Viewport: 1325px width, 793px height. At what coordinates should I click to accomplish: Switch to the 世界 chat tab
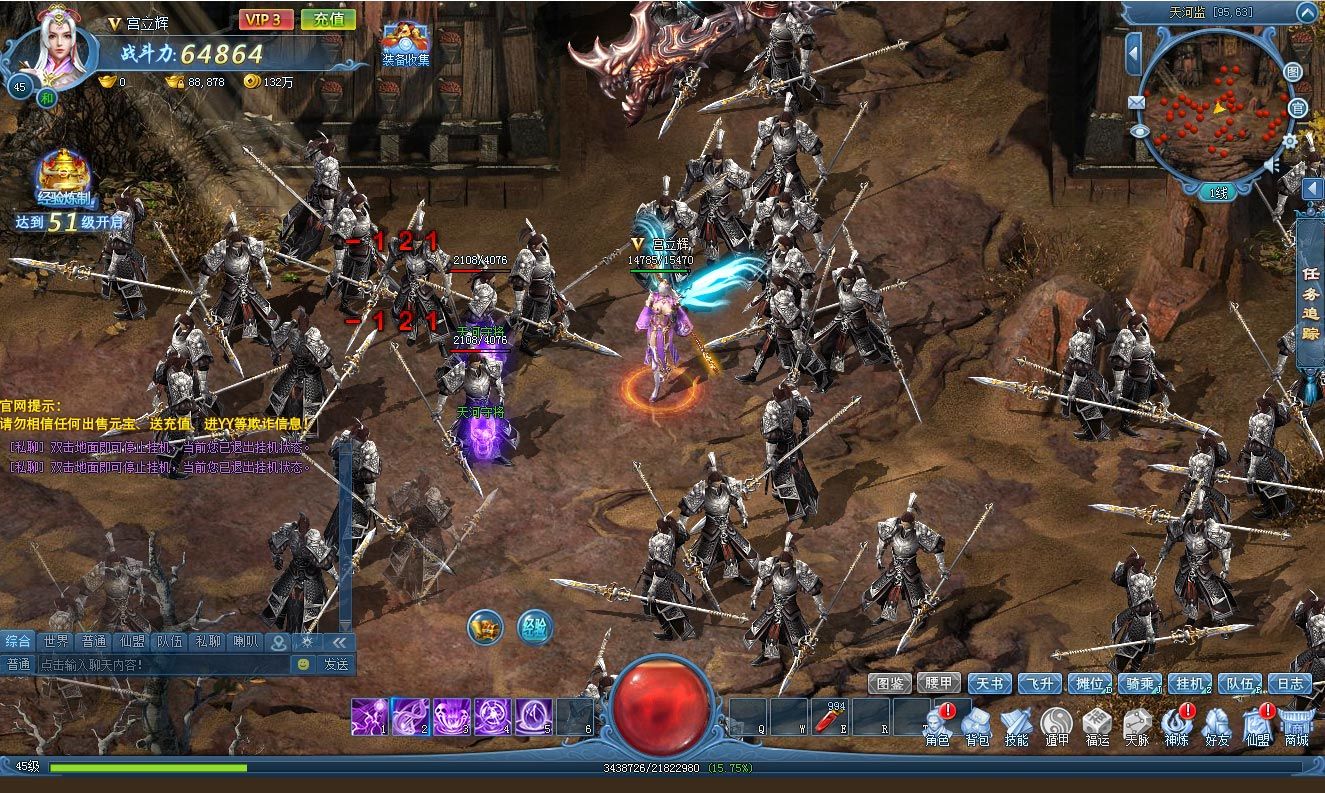click(56, 642)
